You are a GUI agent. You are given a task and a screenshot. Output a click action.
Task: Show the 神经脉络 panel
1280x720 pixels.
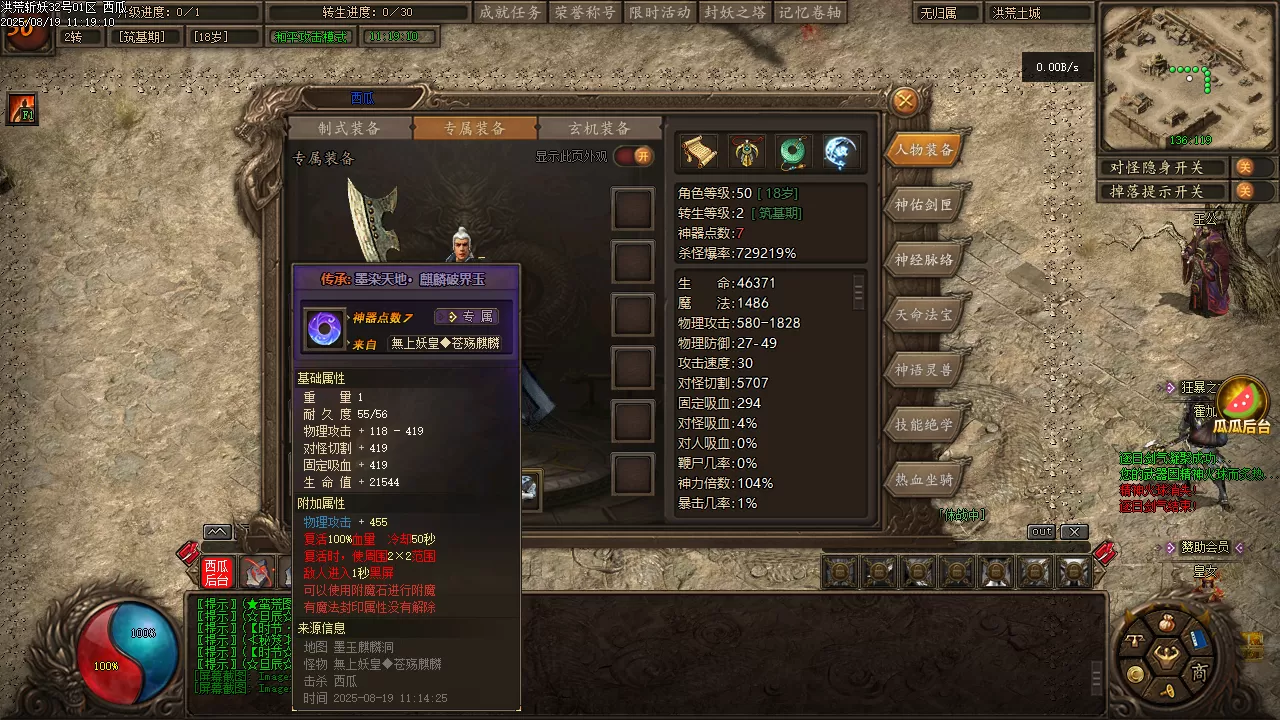point(924,260)
